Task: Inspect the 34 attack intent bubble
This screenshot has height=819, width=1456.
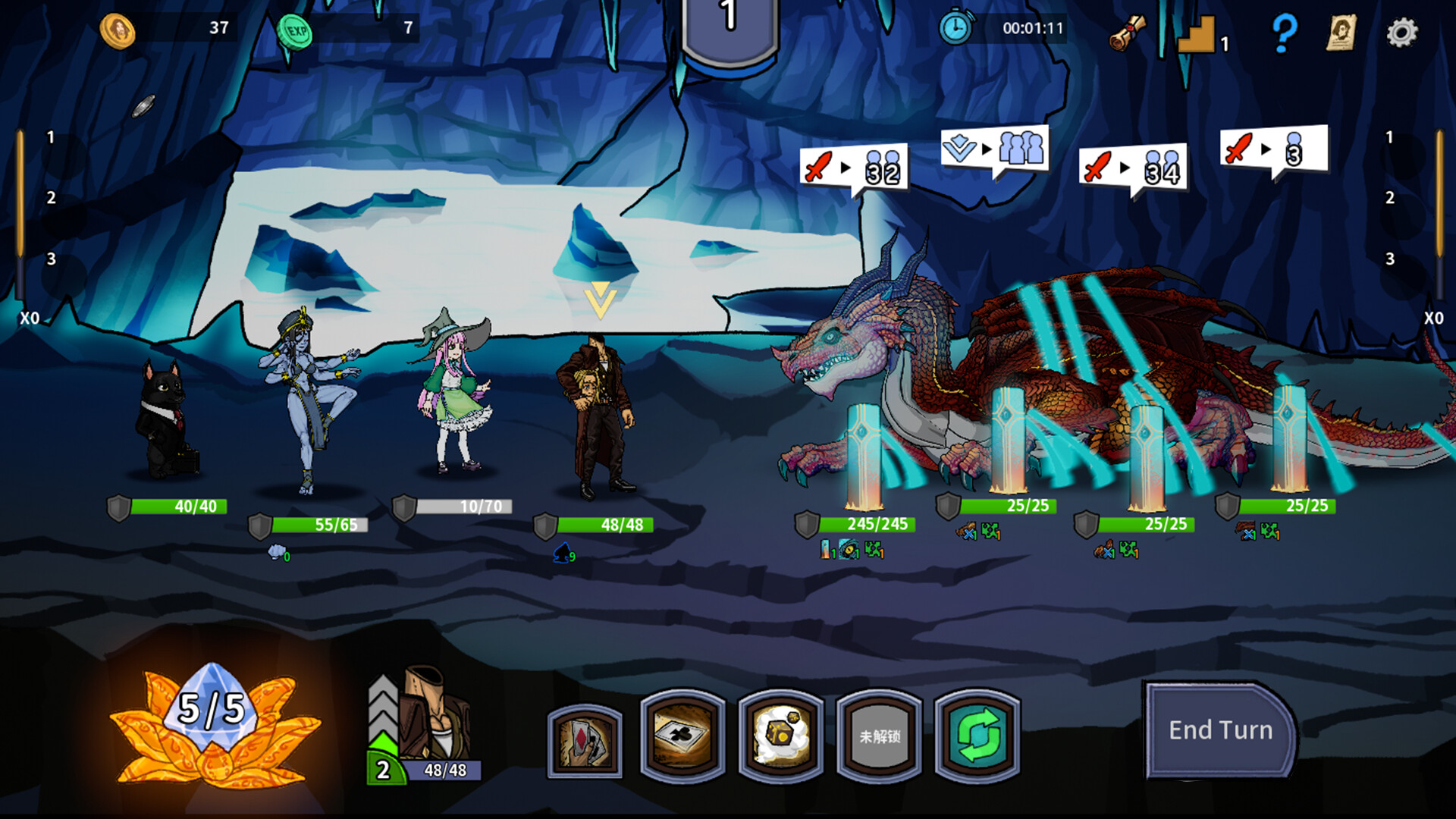Action: (1133, 168)
